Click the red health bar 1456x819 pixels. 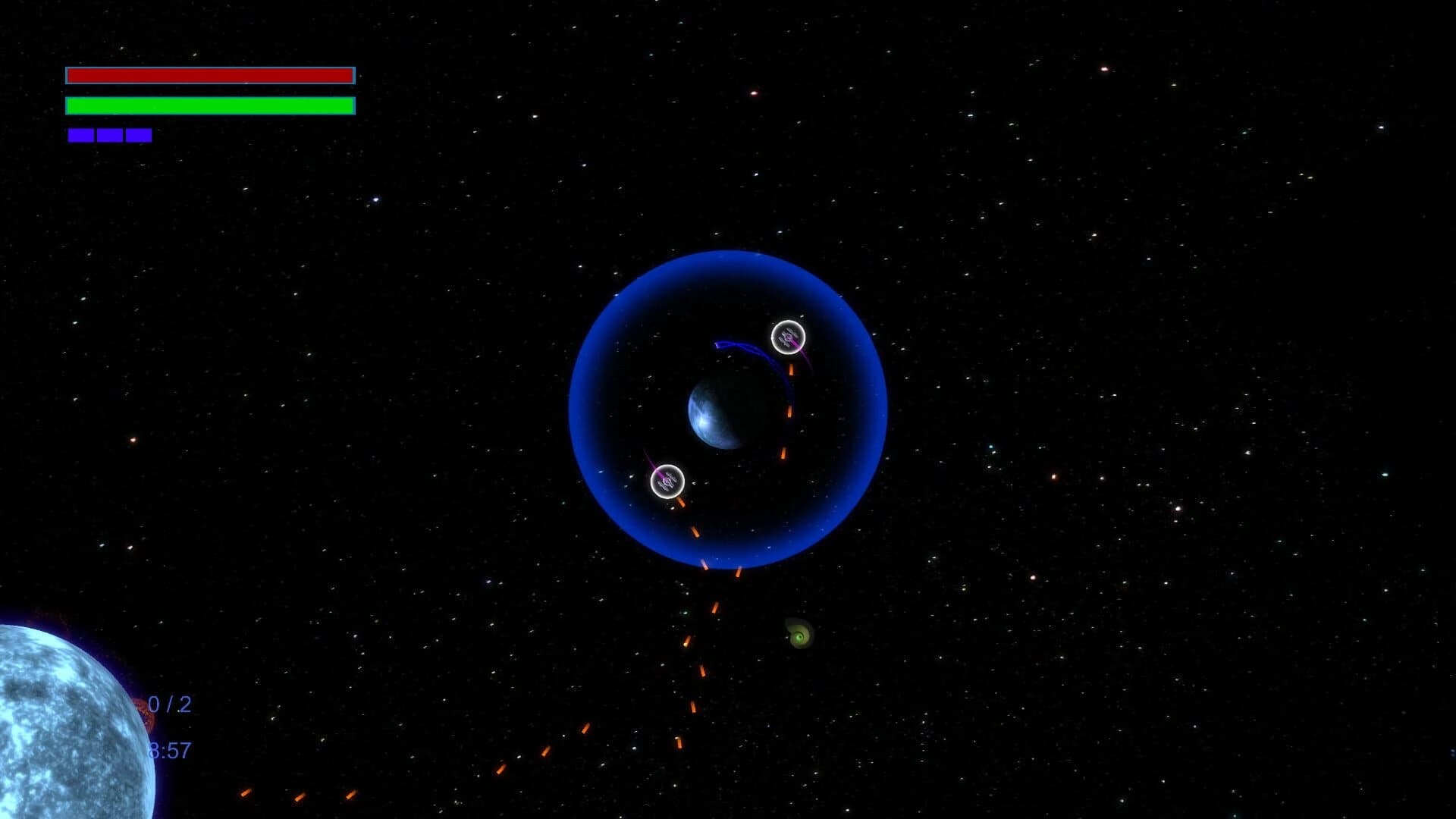point(209,75)
